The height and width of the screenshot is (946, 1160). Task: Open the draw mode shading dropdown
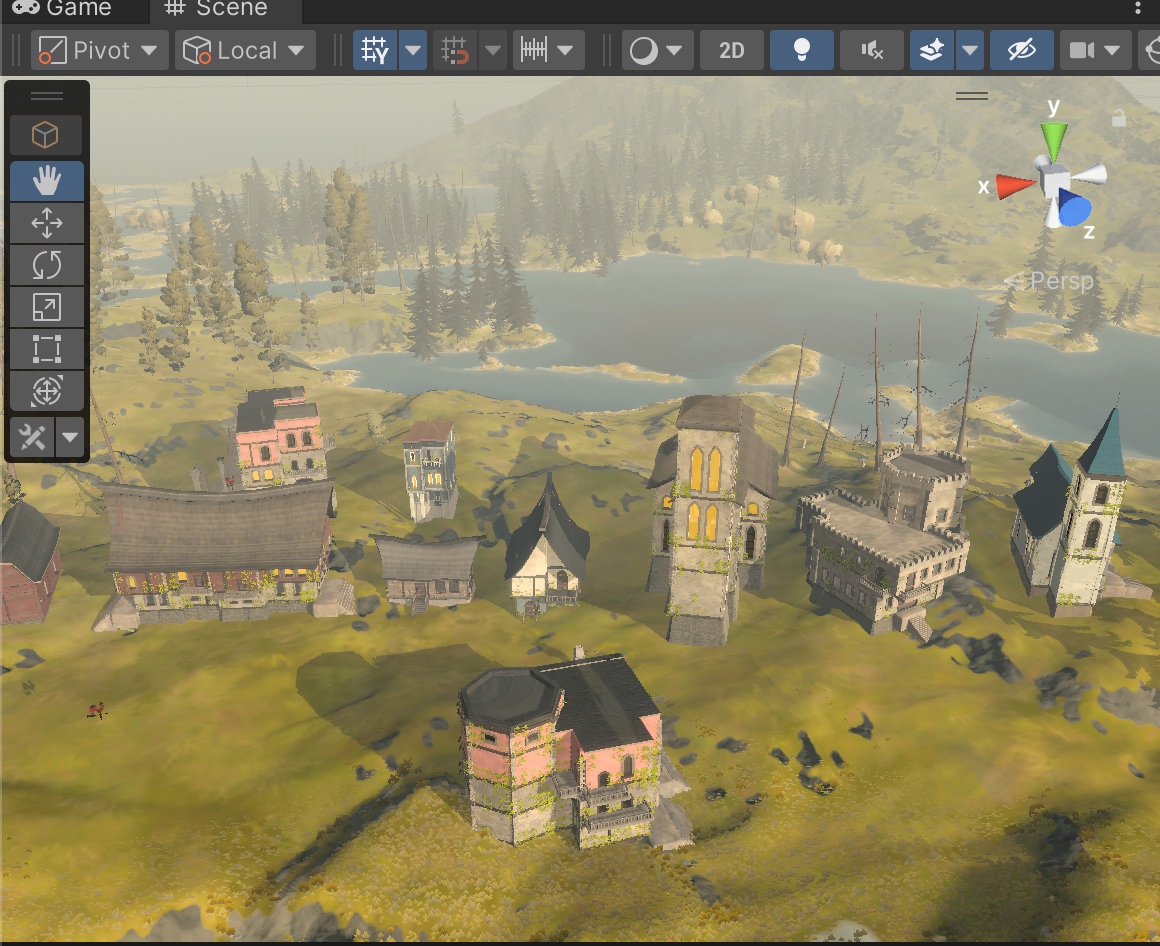pos(657,50)
